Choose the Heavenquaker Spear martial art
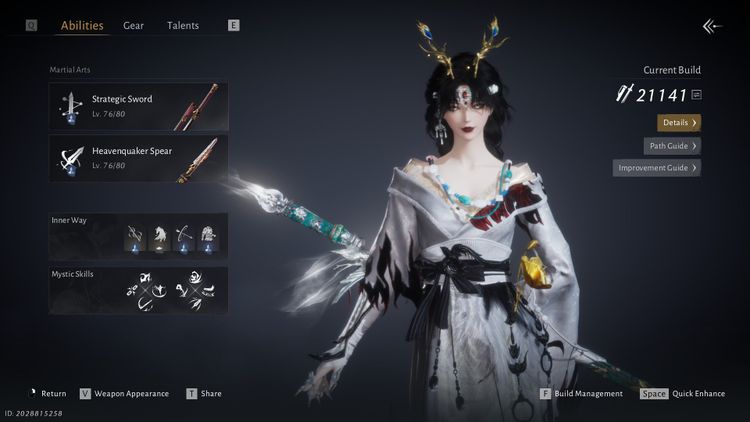Screen dimensions: 750x422 tap(139, 158)
